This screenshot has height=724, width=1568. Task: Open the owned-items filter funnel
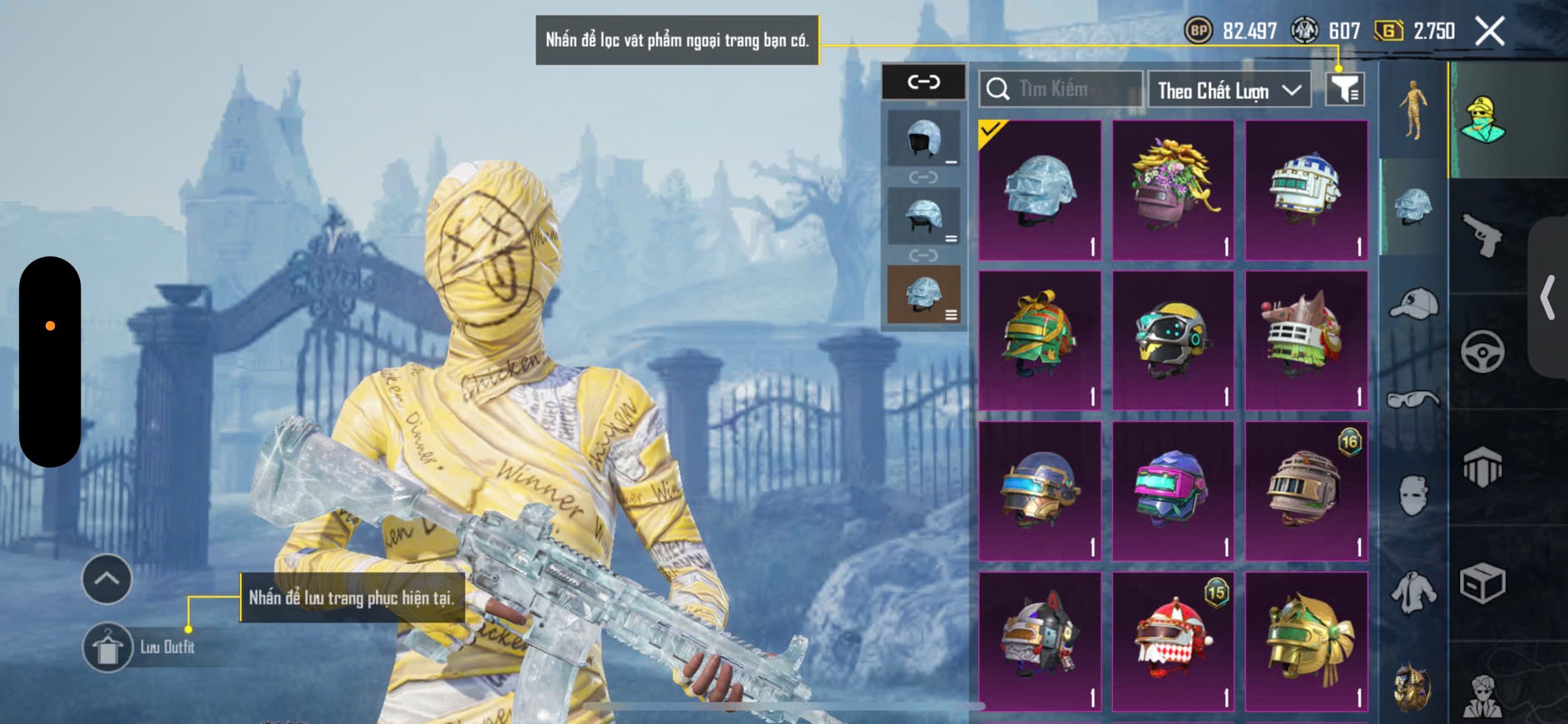coord(1344,89)
